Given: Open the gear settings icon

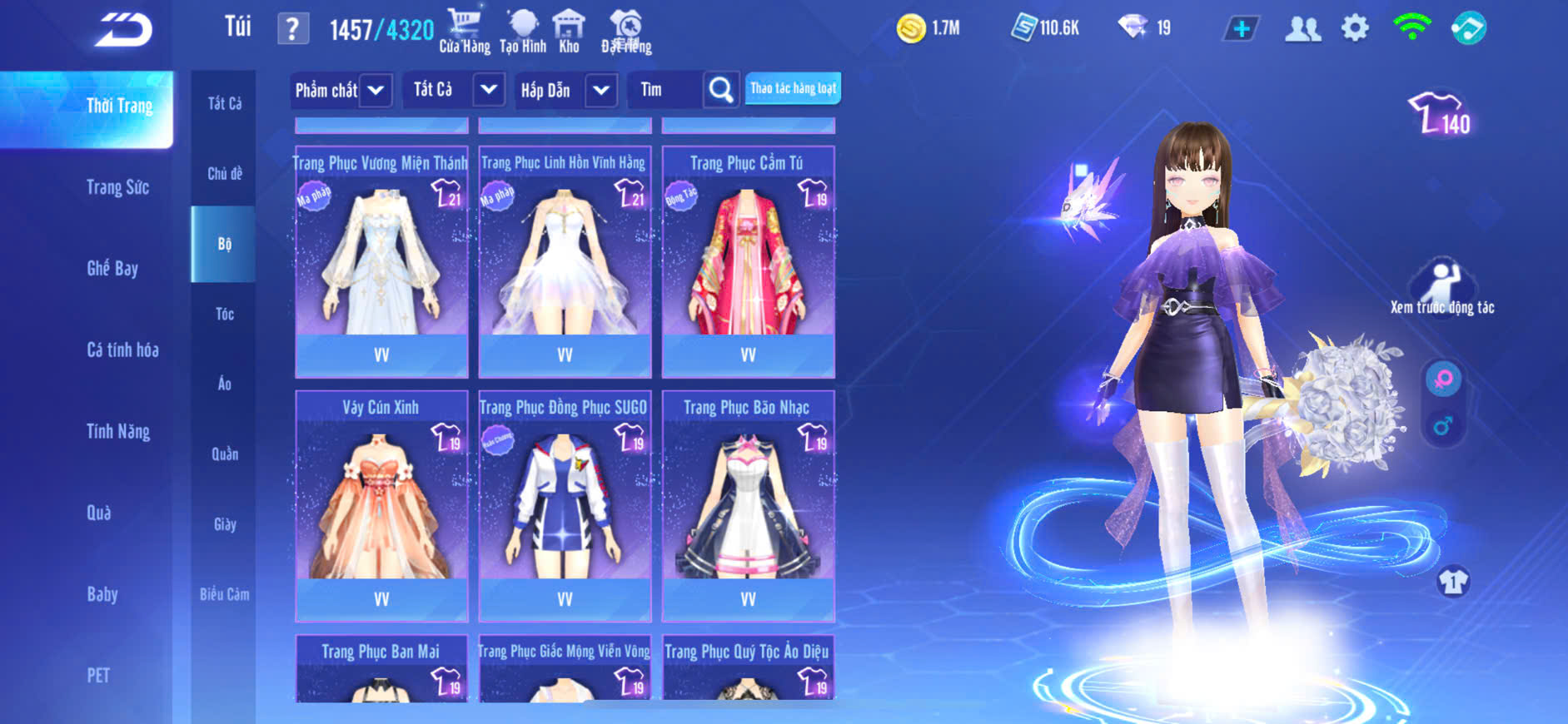Looking at the screenshot, I should (x=1355, y=28).
